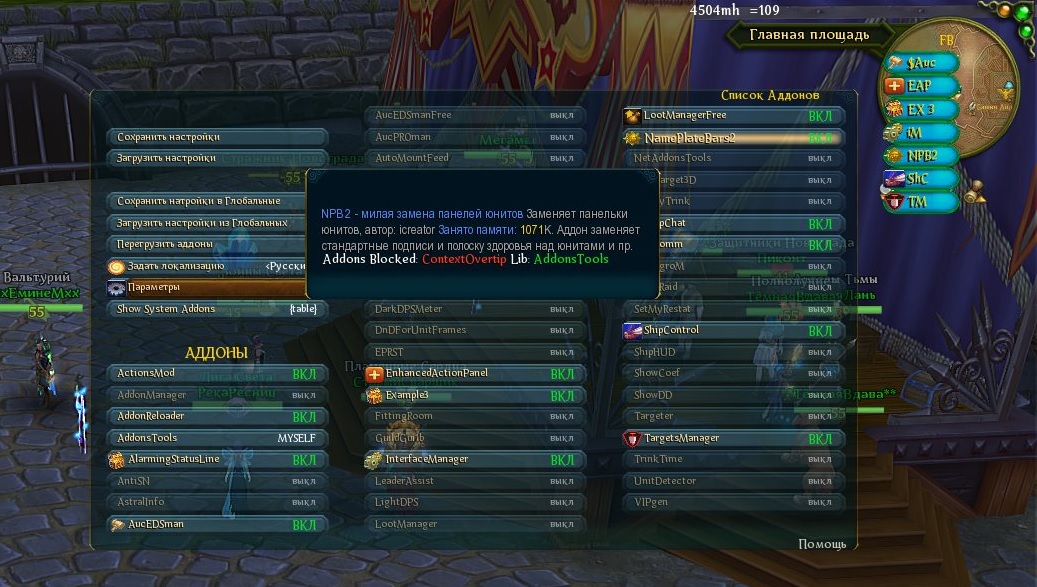Toggle the AlarmingStatusLine addon
This screenshot has width=1037, height=587.
click(216, 459)
